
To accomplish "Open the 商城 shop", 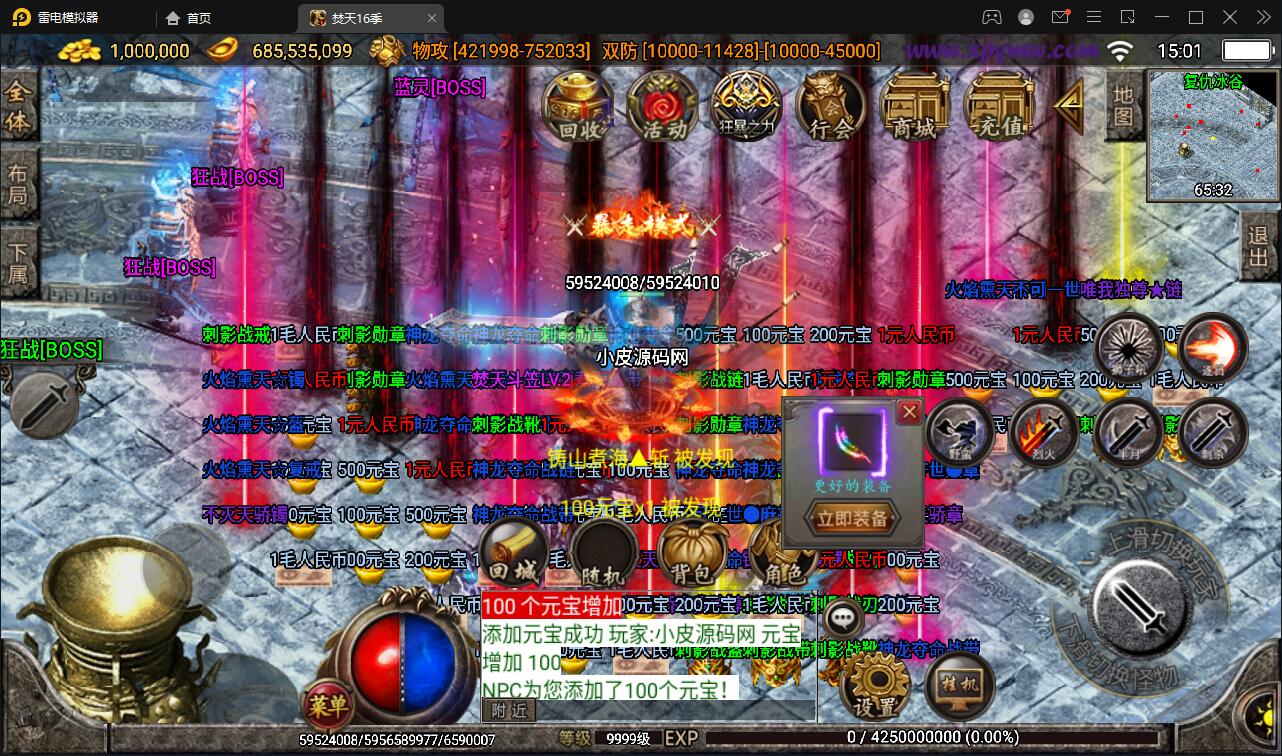I will point(915,105).
